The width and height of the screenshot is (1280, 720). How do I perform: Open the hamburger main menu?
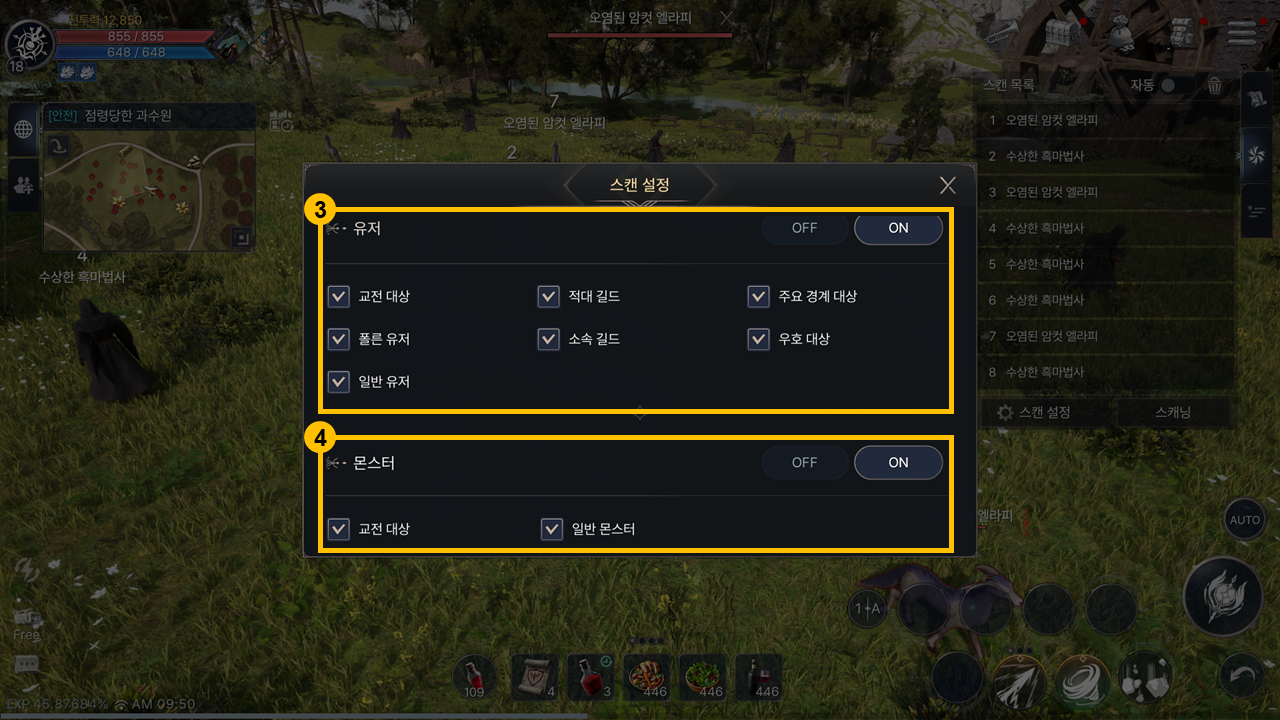(x=1241, y=34)
